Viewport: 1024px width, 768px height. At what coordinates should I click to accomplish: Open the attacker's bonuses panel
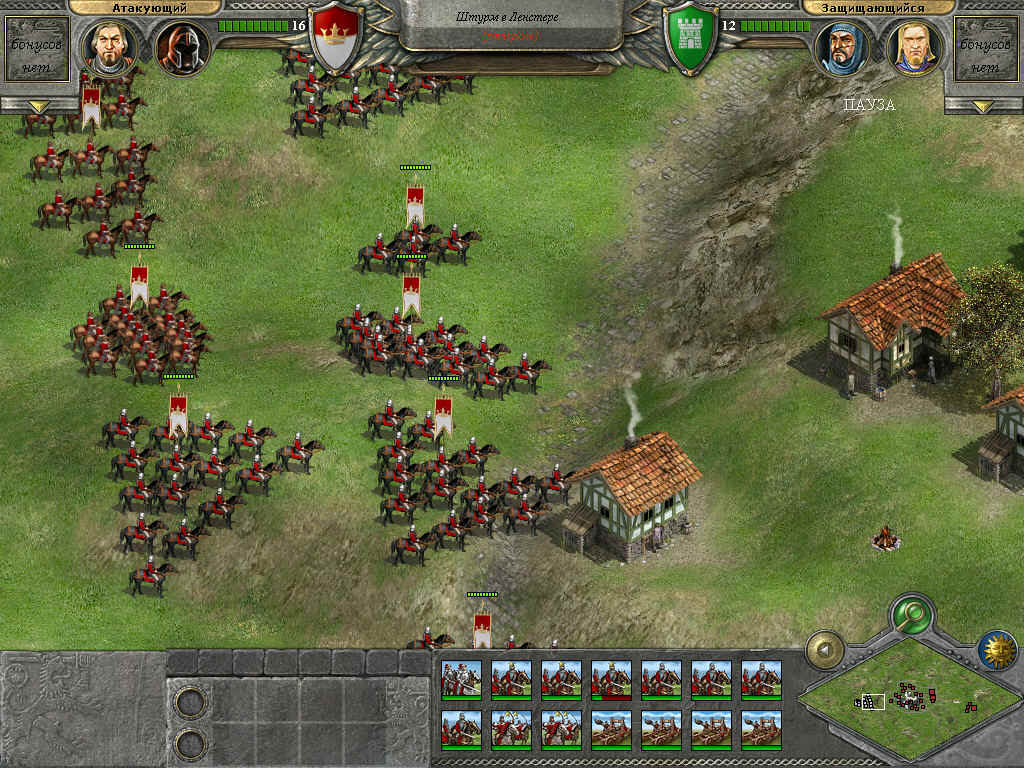(x=37, y=48)
